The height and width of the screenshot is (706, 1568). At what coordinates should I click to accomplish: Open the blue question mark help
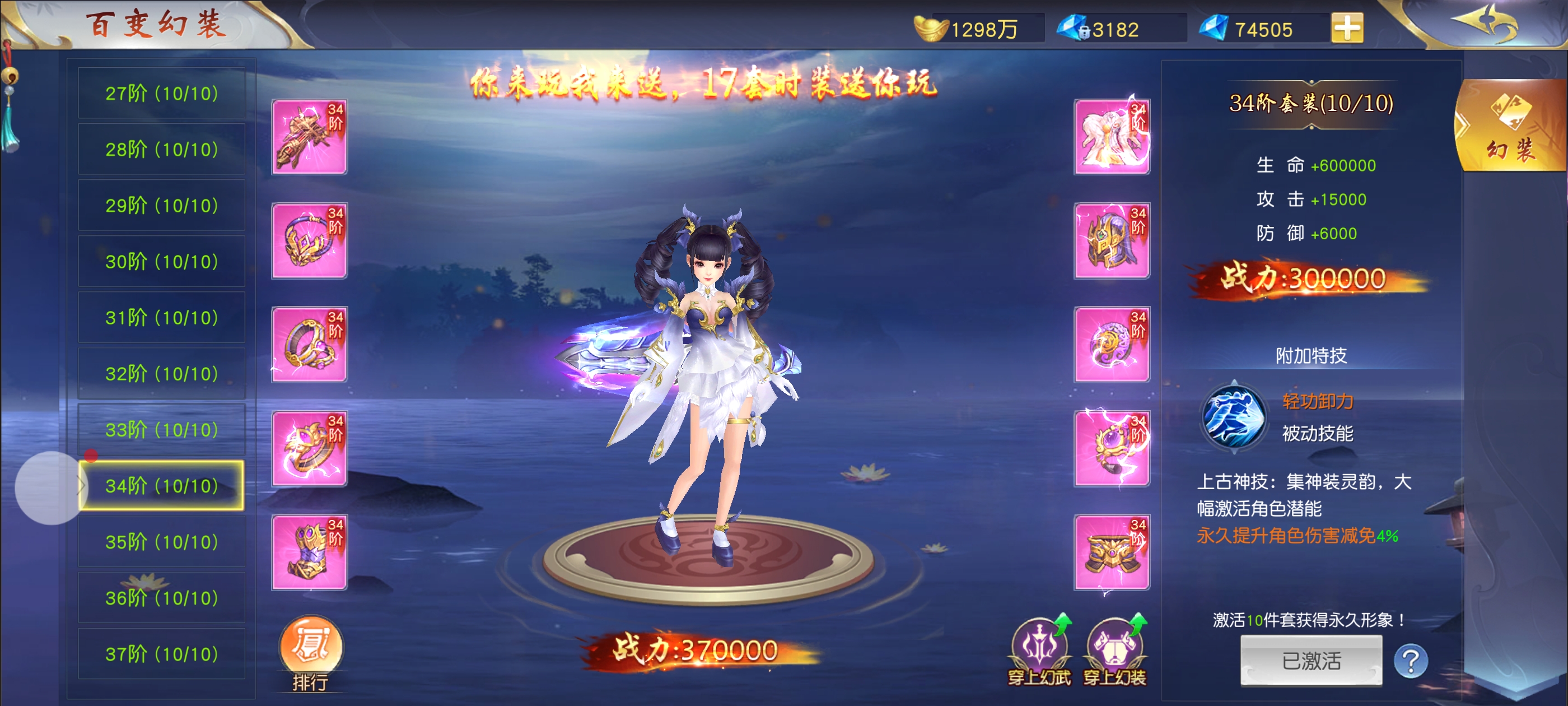point(1410,660)
